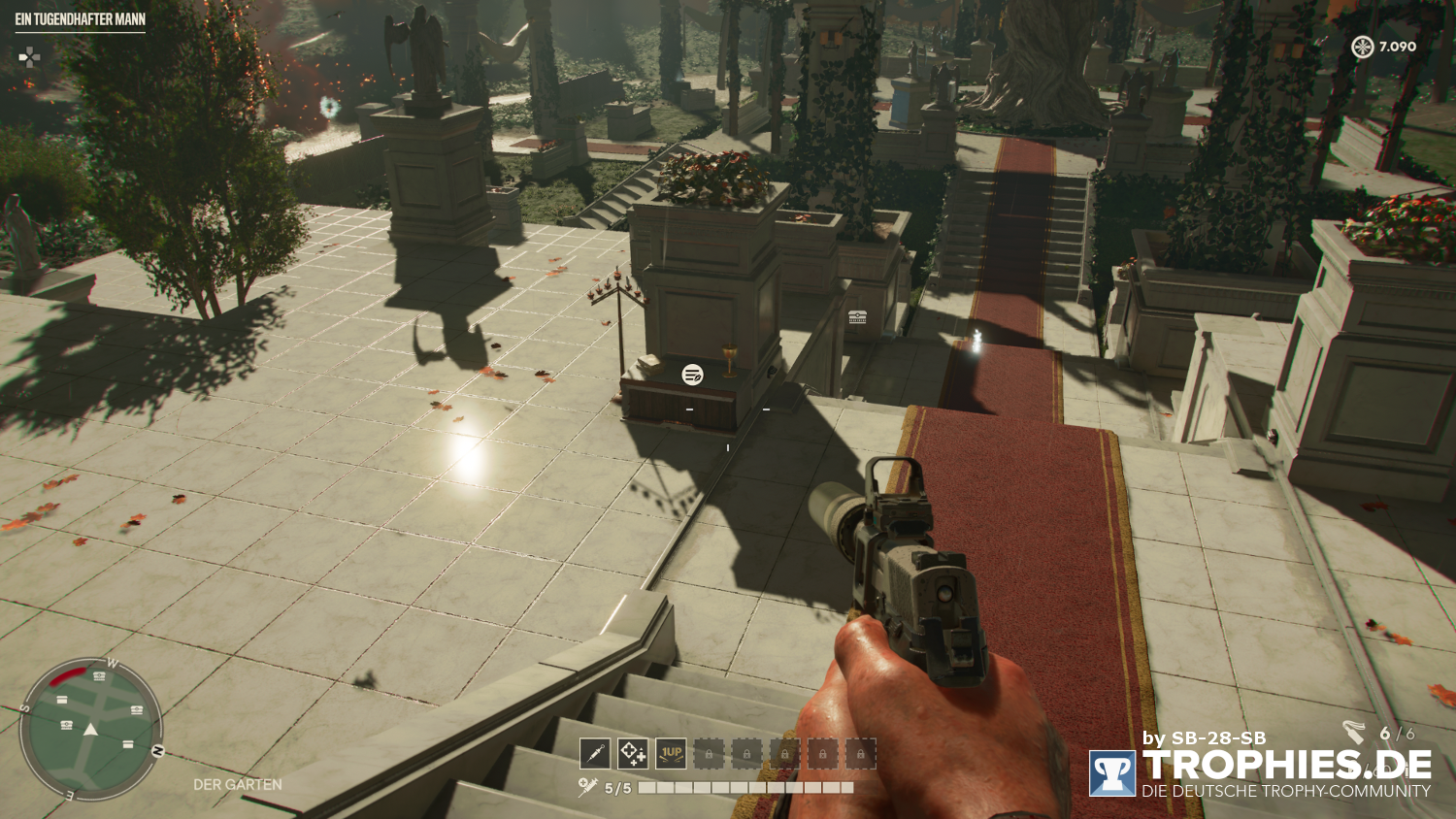Click the note marker above the altar
1456x819 pixels.
pyautogui.click(x=692, y=375)
